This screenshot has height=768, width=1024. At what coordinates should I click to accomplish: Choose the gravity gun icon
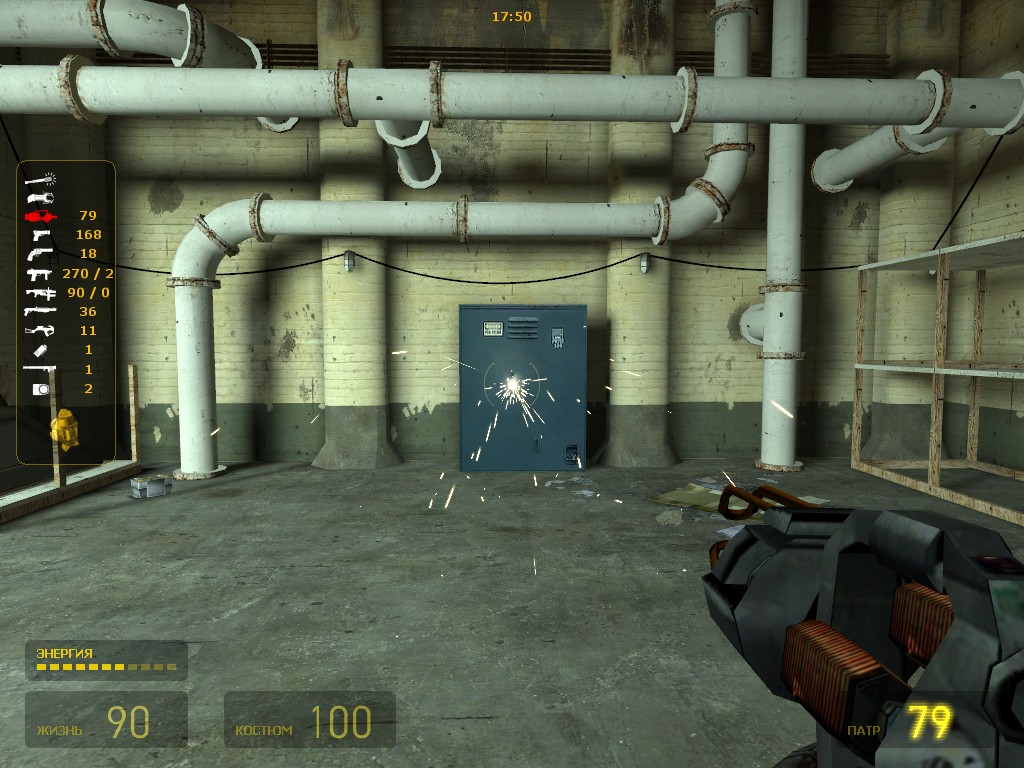tap(41, 197)
